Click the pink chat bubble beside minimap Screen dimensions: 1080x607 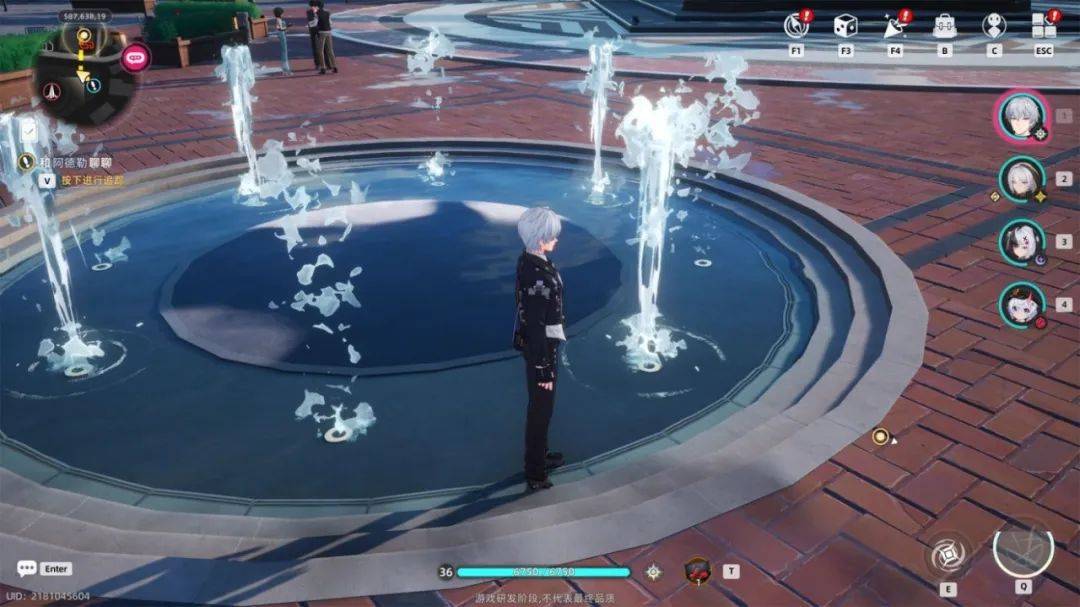135,57
